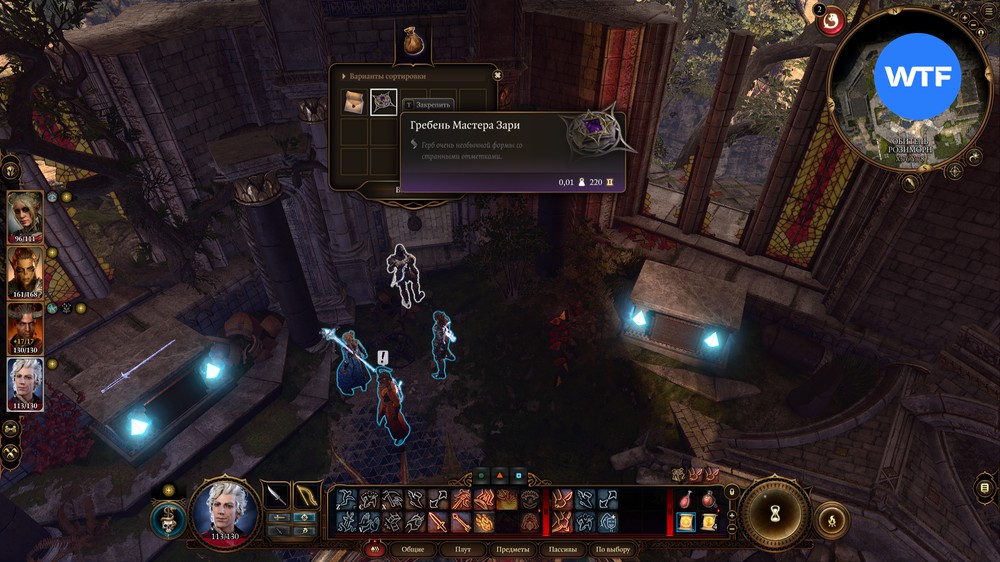
Task: Select the melee rapier weapon slot
Action: pyautogui.click(x=276, y=495)
